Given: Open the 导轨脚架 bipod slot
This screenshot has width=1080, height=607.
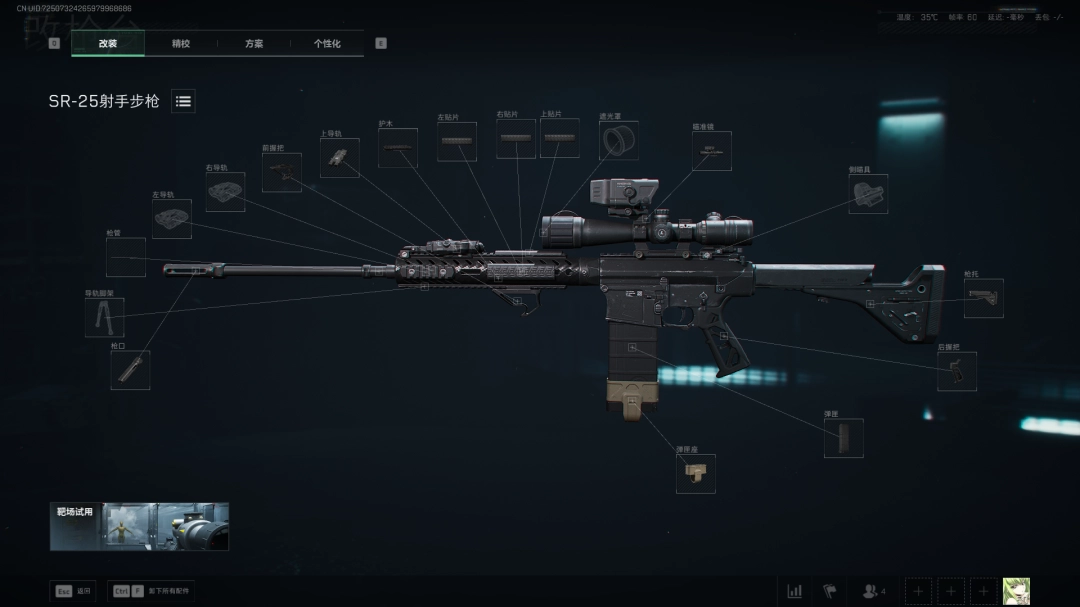Looking at the screenshot, I should click(104, 317).
